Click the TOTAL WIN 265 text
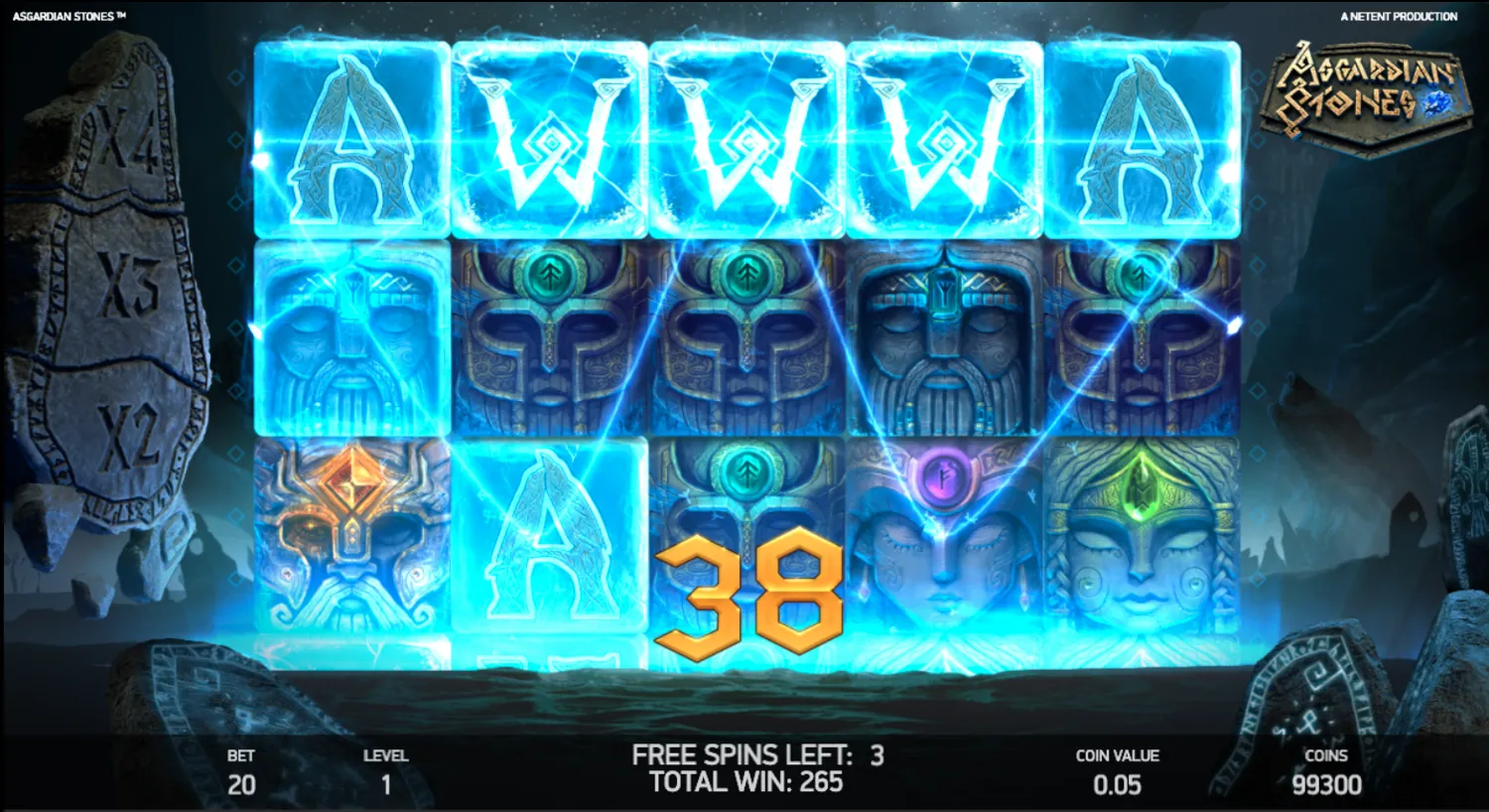Viewport: 1489px width, 812px height. point(745,783)
